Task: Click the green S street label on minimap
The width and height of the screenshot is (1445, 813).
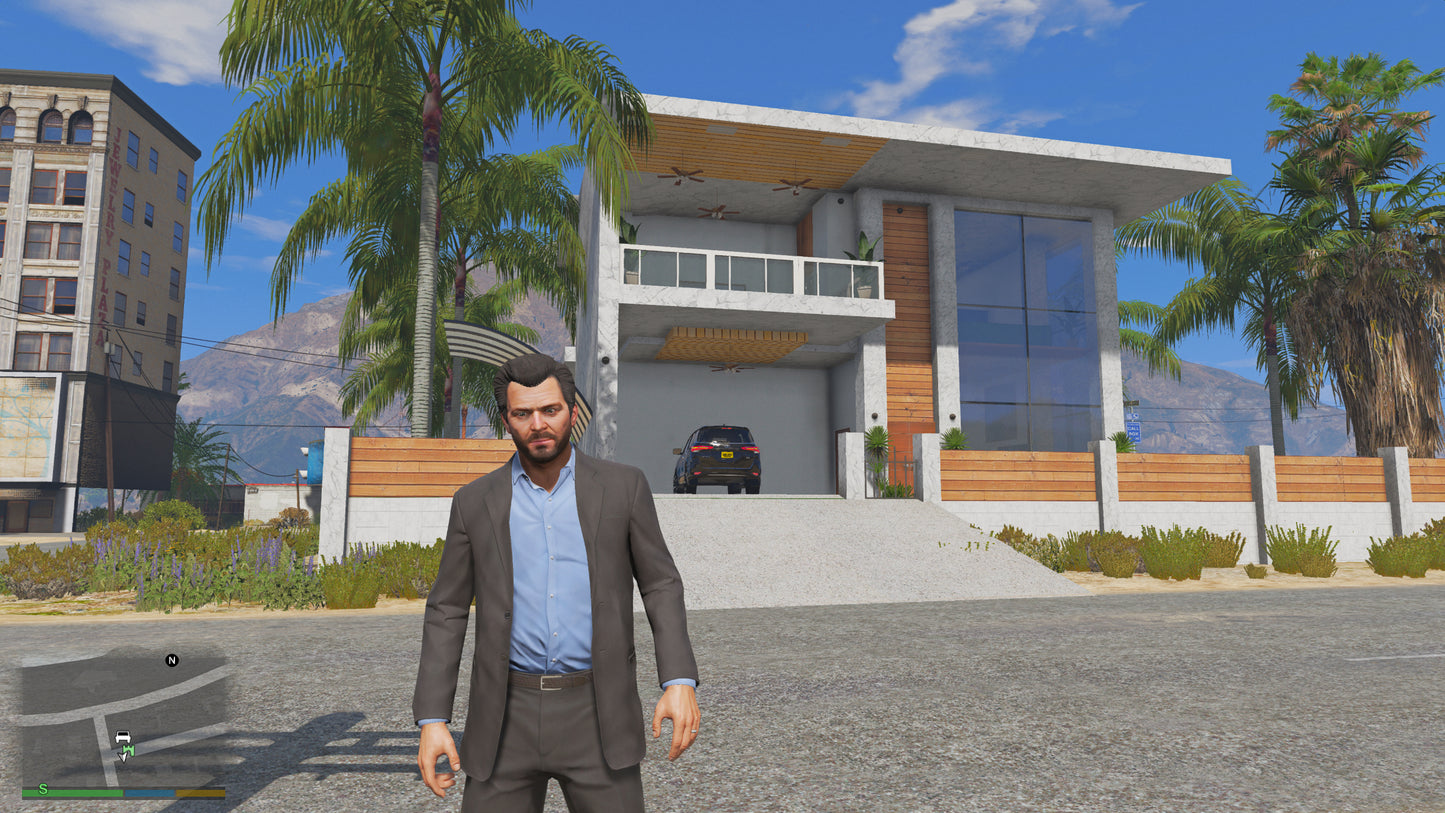Action: [x=44, y=789]
